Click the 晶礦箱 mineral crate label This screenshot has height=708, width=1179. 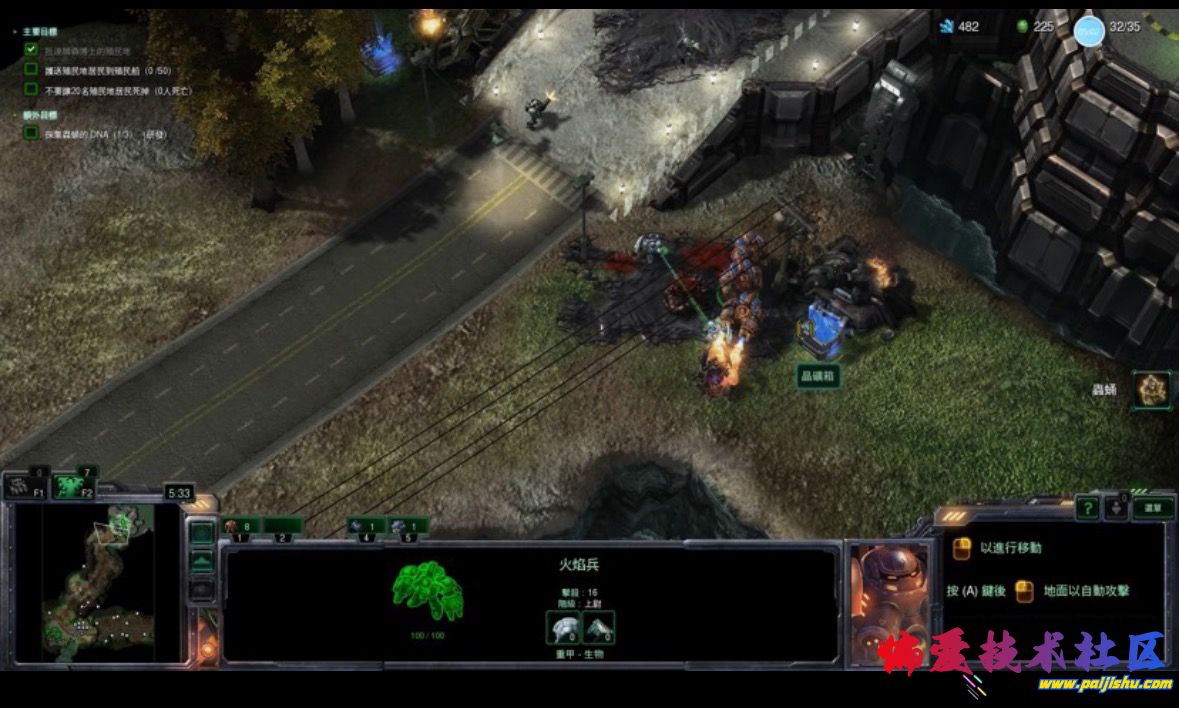coord(817,376)
